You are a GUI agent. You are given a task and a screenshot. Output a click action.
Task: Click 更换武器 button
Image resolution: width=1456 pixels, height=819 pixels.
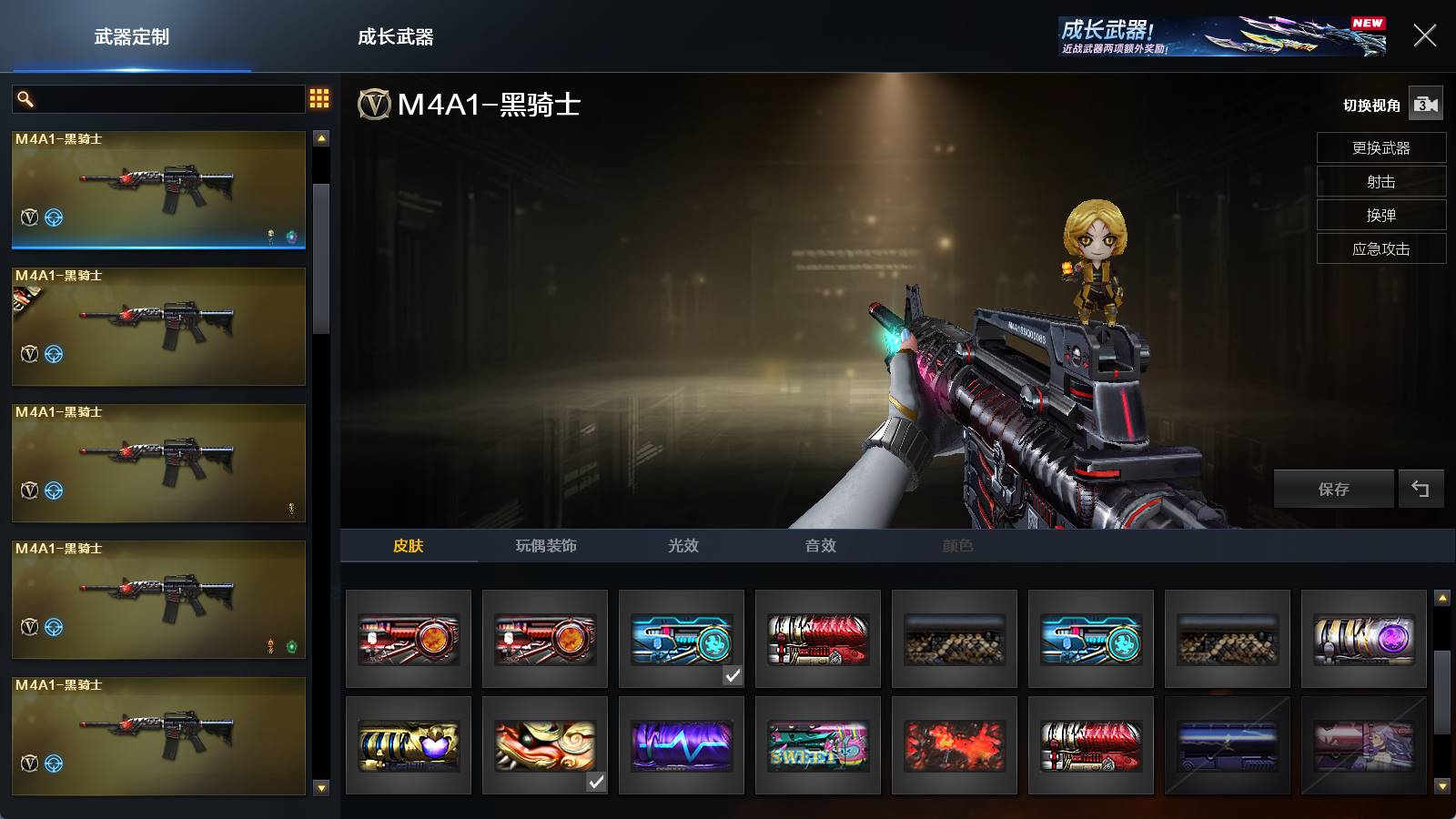(1380, 148)
